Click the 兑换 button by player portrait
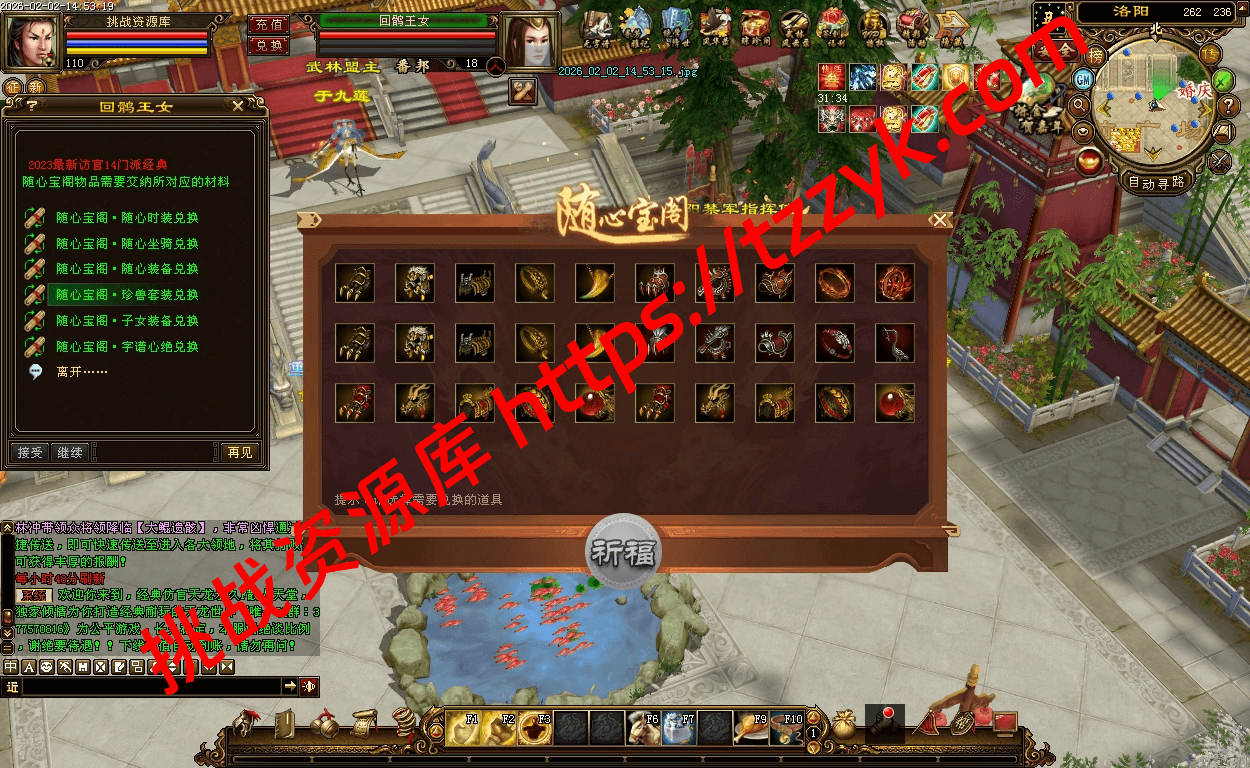The image size is (1250, 768). 268,45
